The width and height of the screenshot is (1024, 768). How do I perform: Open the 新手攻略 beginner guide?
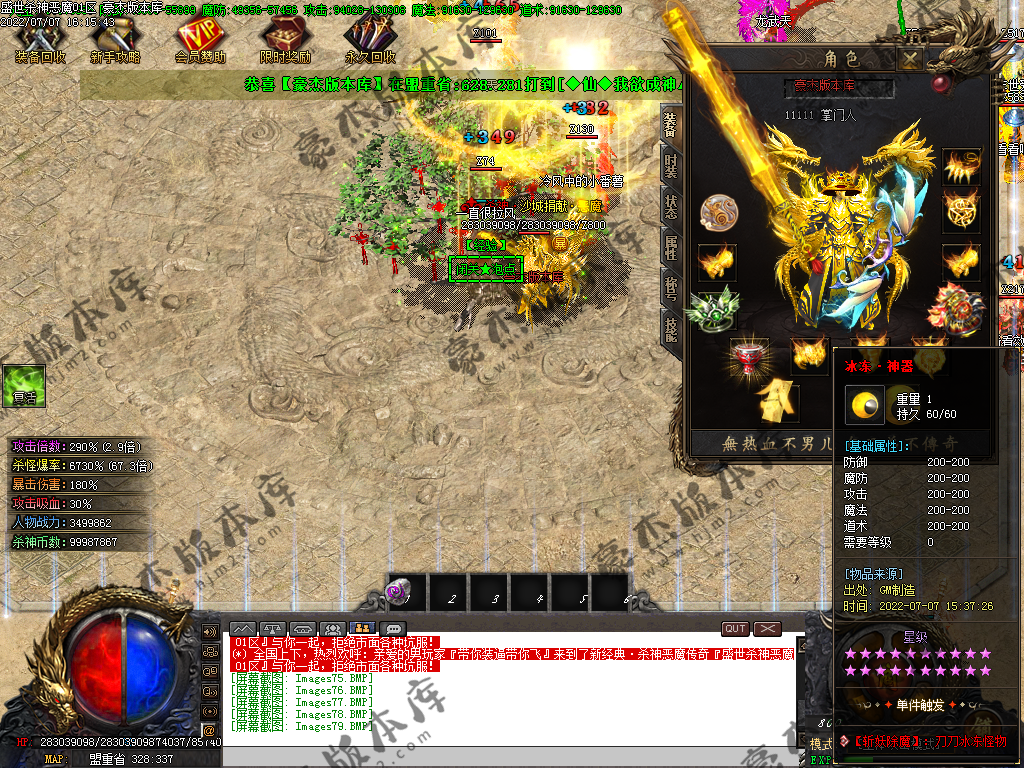pyautogui.click(x=115, y=40)
